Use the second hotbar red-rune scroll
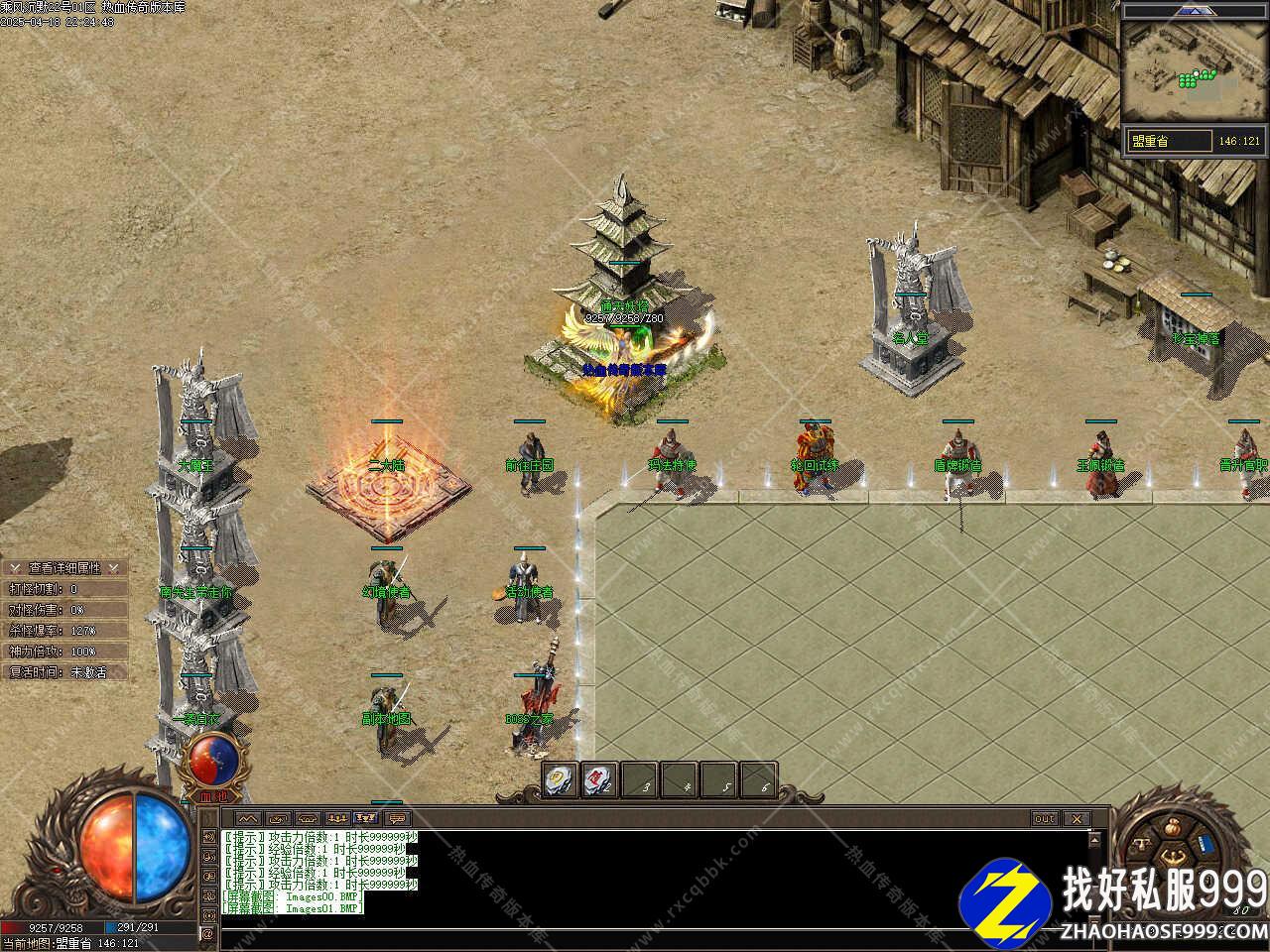This screenshot has height=952, width=1270. (x=599, y=779)
